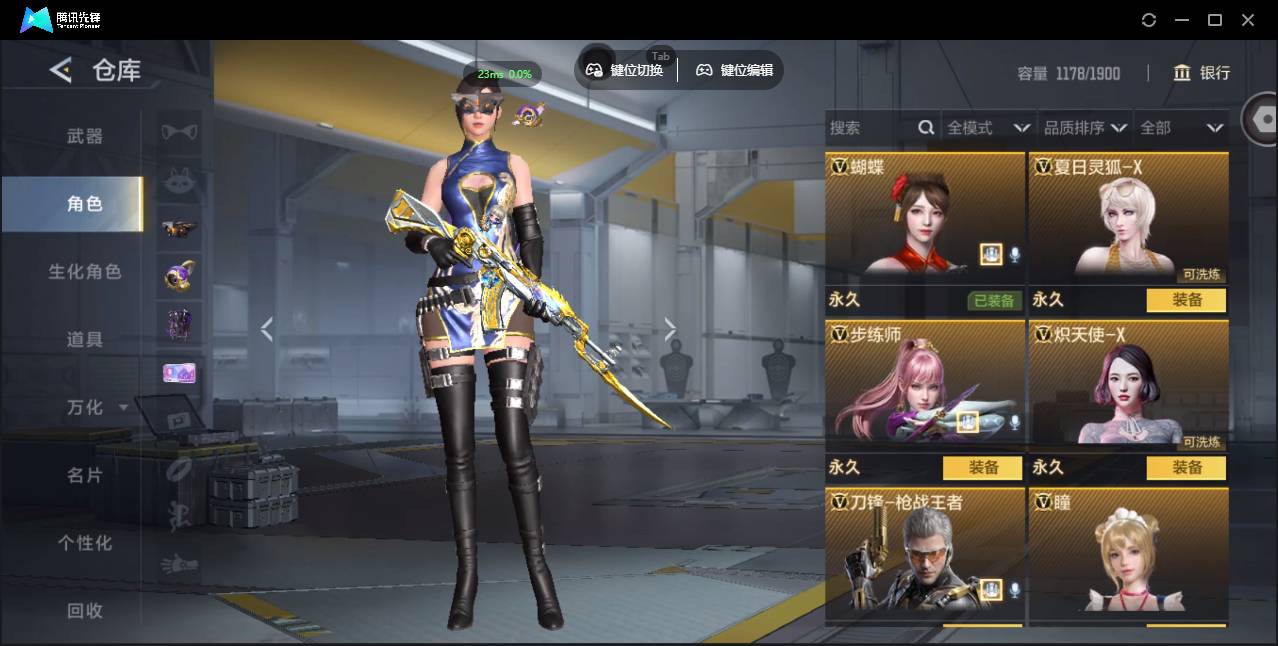
Task: Choose the 回收 tab
Action: tap(85, 611)
